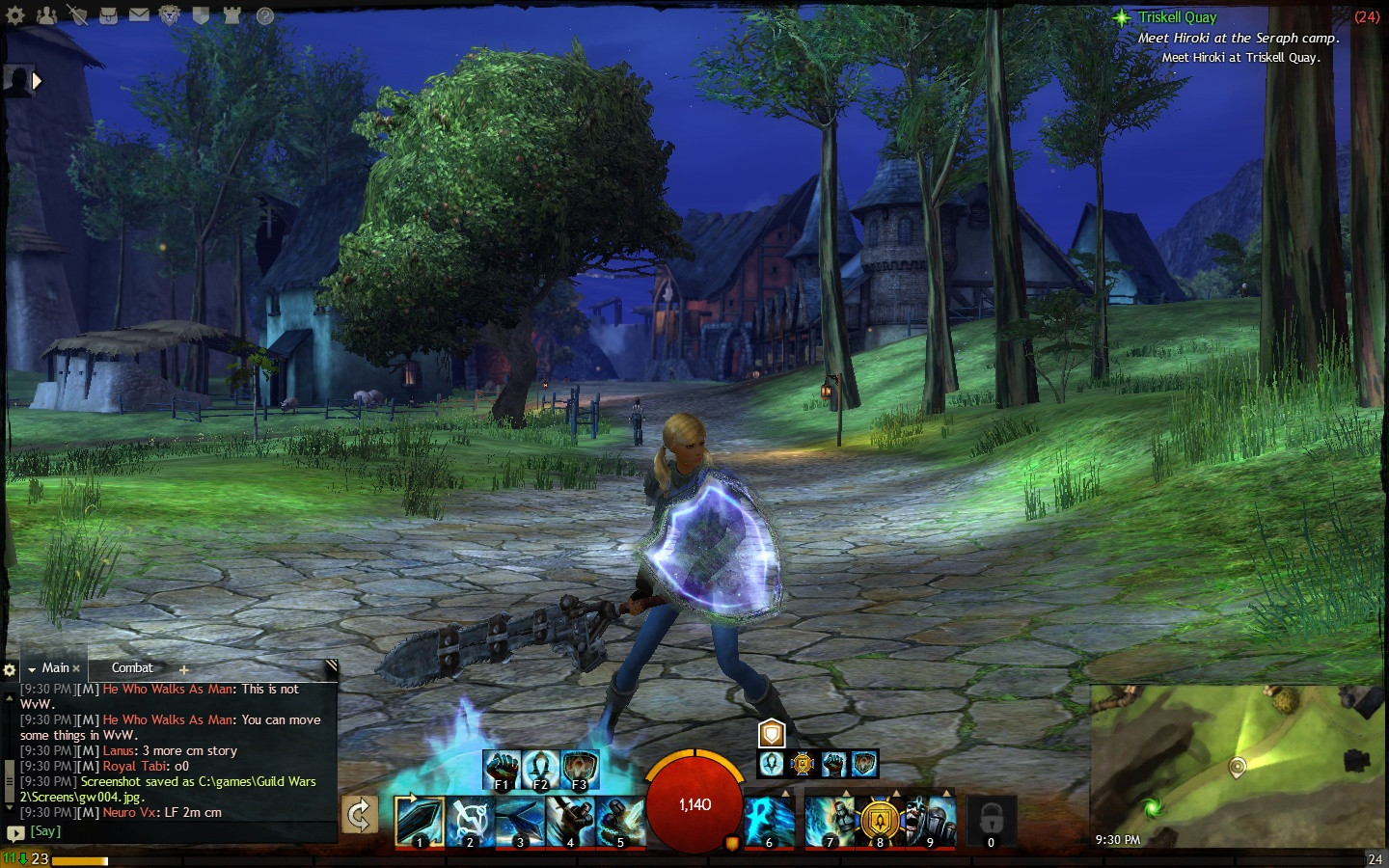Switch to the Combat chat tab
The image size is (1389, 868).
point(132,667)
